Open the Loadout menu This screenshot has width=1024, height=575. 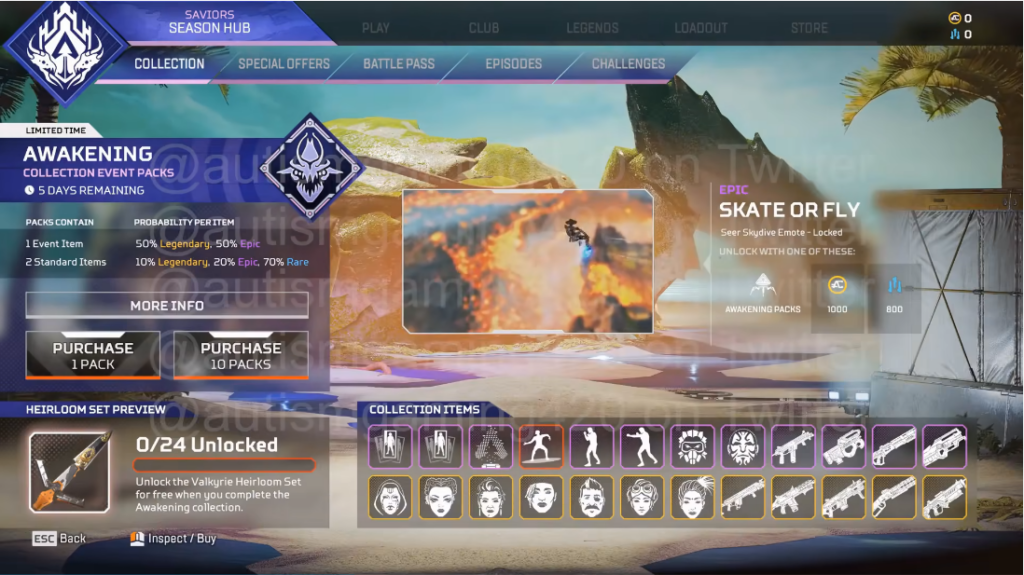pos(700,28)
